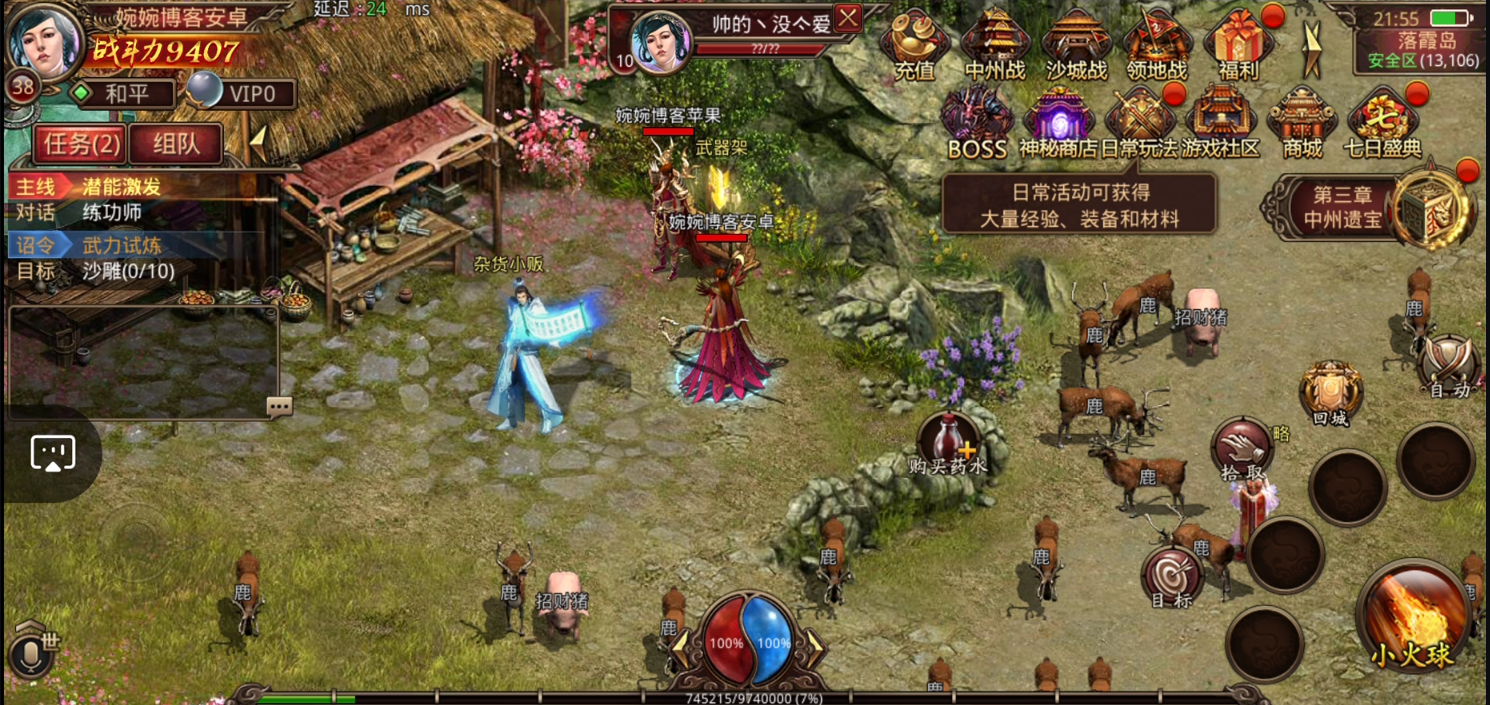Open the 福利 gift box rewards
1490x705 pixels.
coord(1238,44)
